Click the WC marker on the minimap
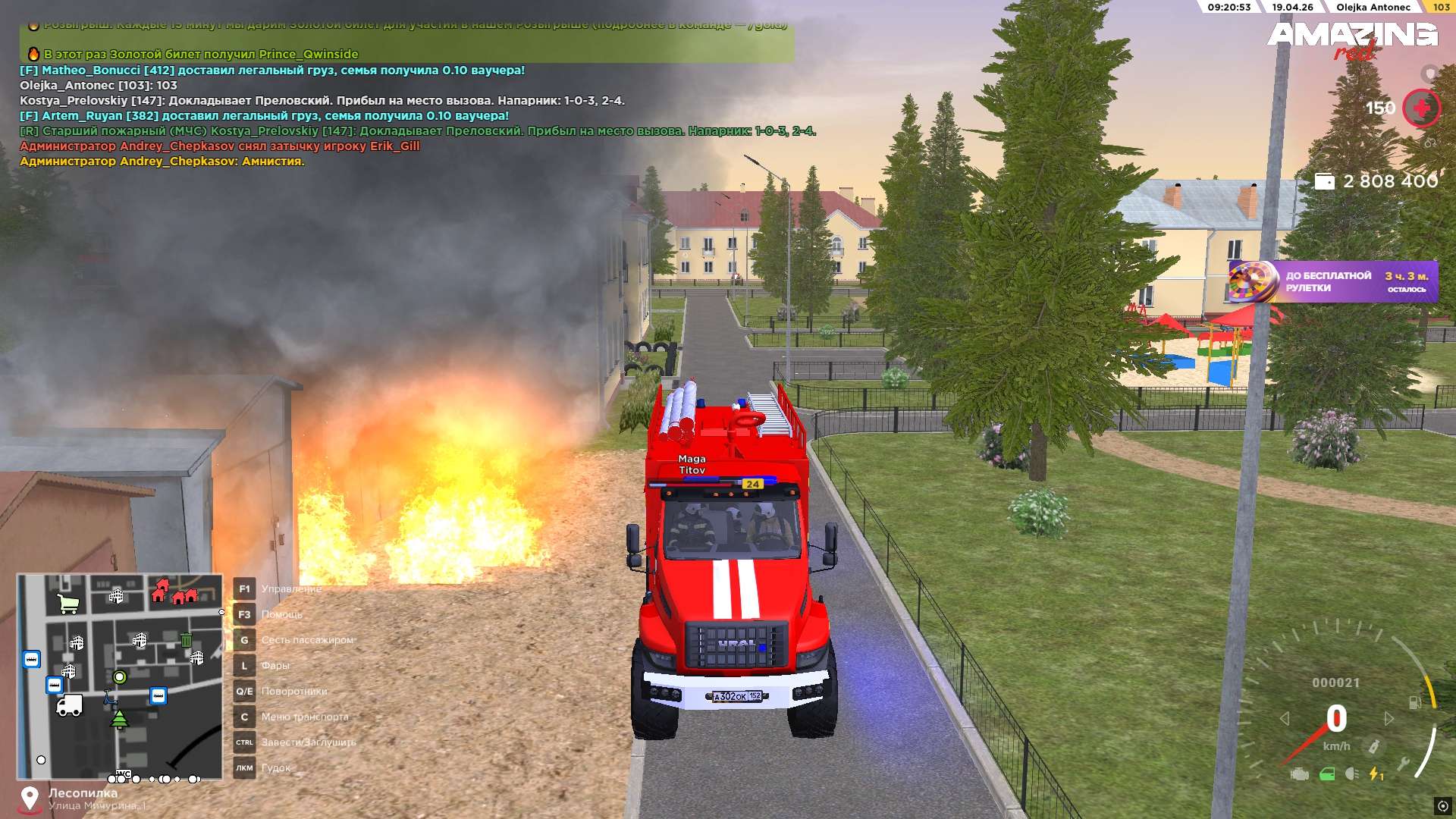The image size is (1456, 819). click(124, 774)
